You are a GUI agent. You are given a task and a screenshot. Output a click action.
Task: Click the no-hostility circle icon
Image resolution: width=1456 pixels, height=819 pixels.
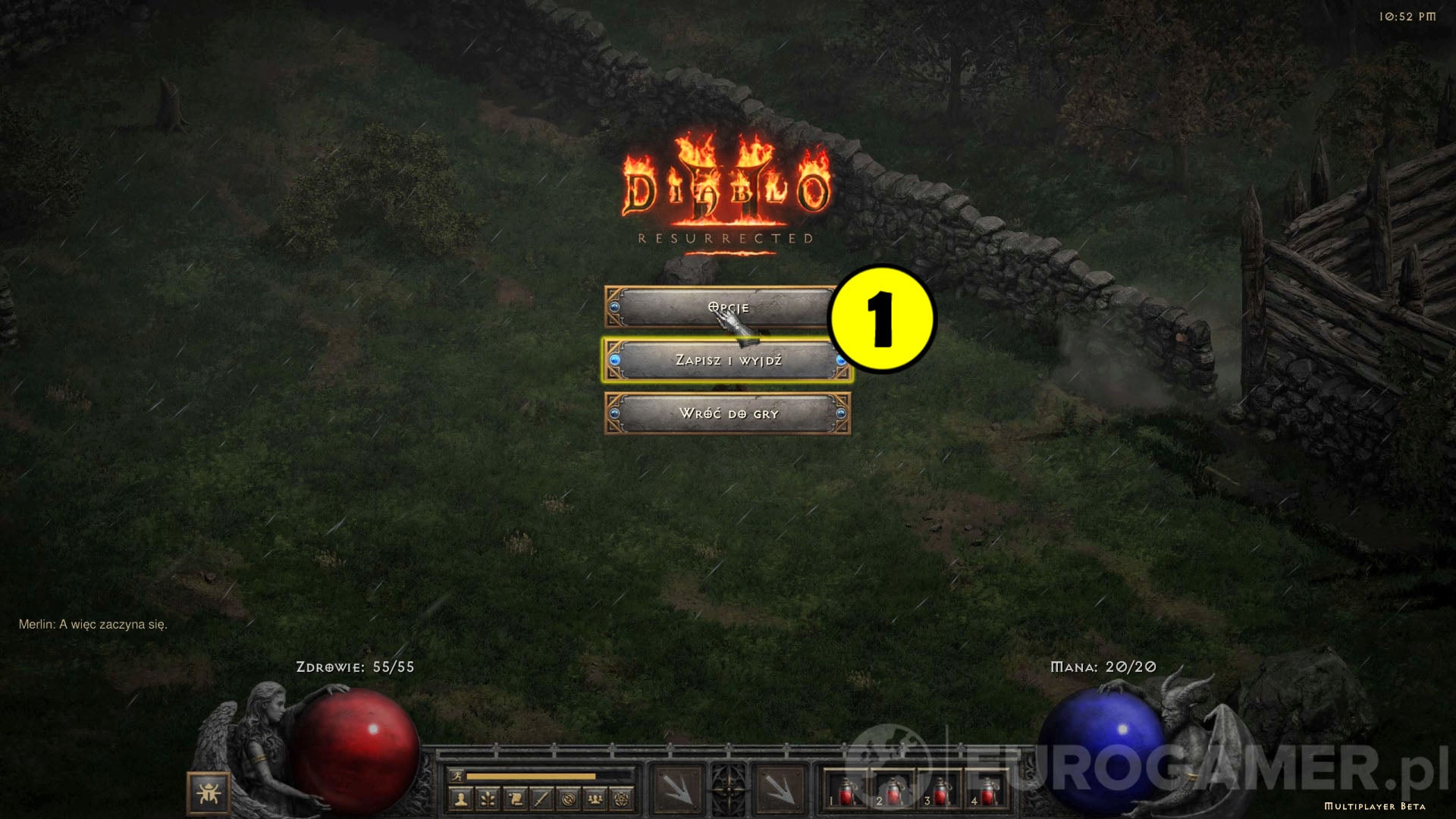pos(567,798)
